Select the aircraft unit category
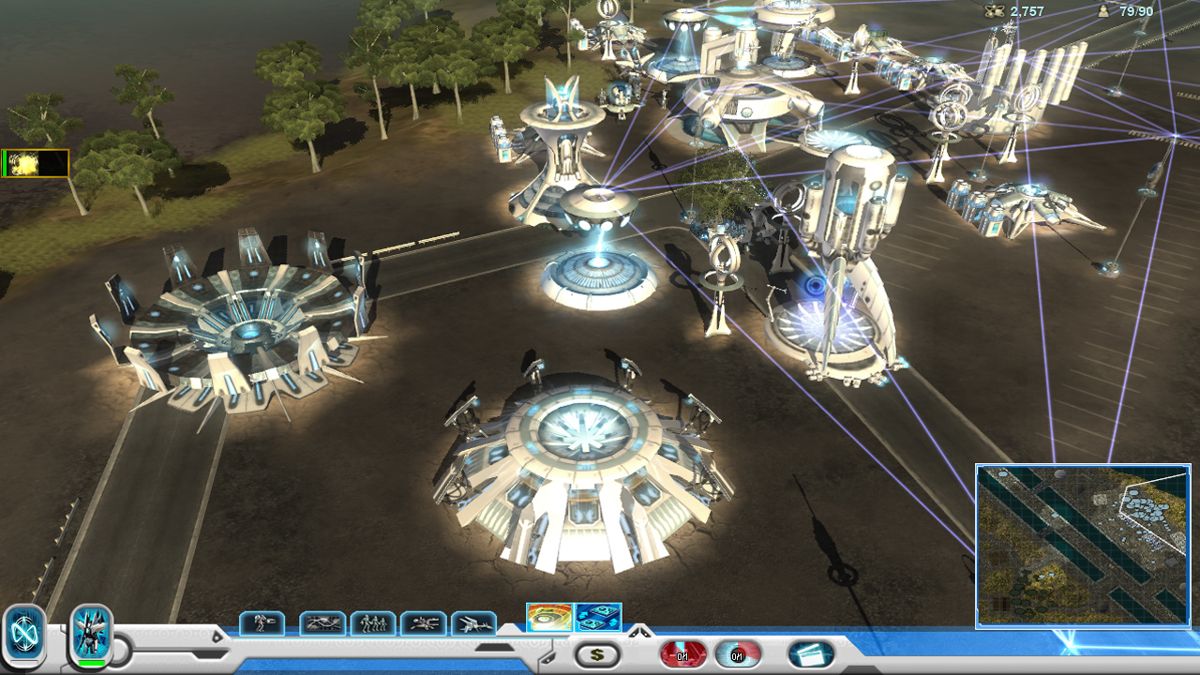This screenshot has width=1200, height=675. (474, 623)
